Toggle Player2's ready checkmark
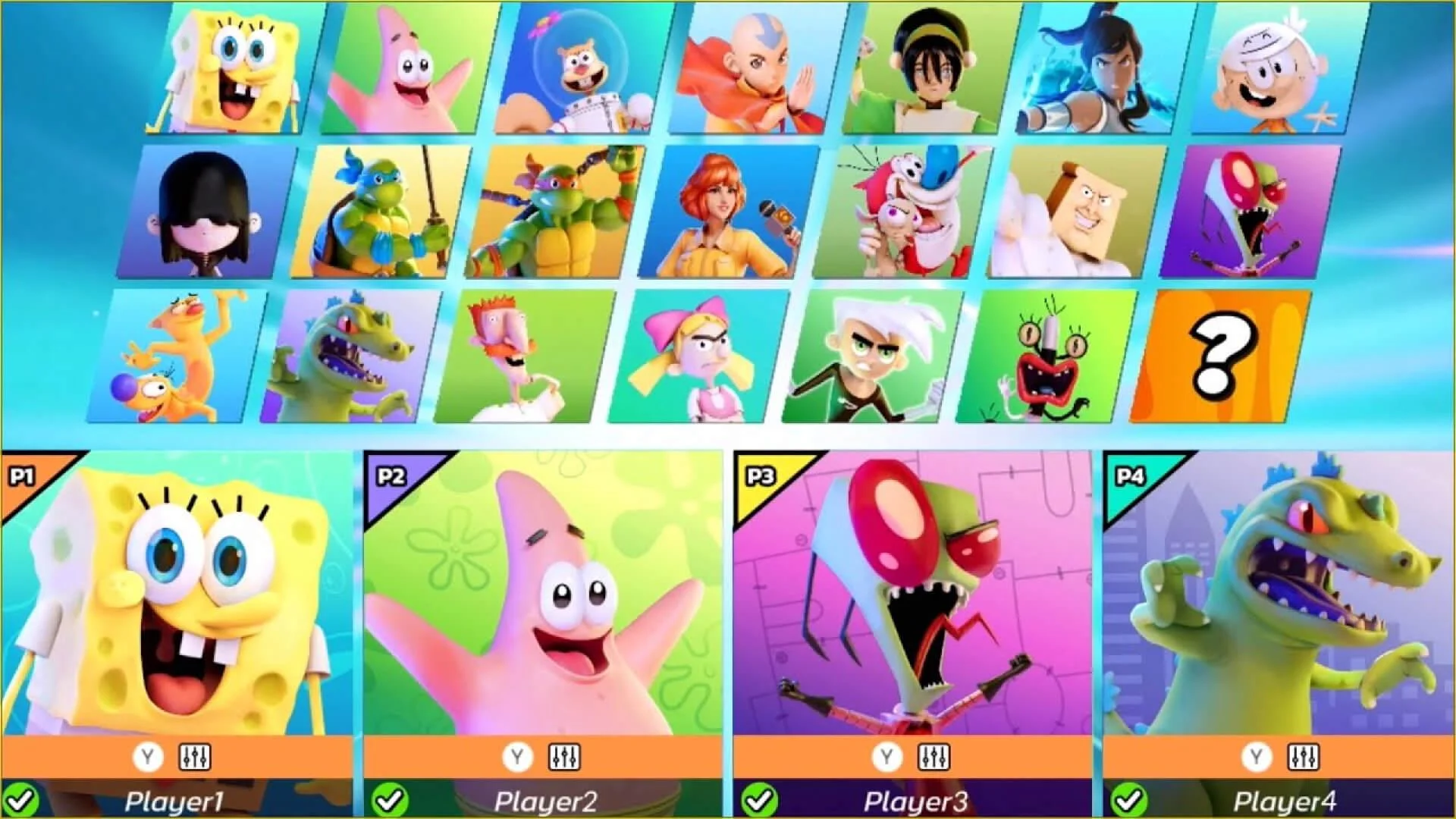The image size is (1456, 819). click(x=389, y=798)
